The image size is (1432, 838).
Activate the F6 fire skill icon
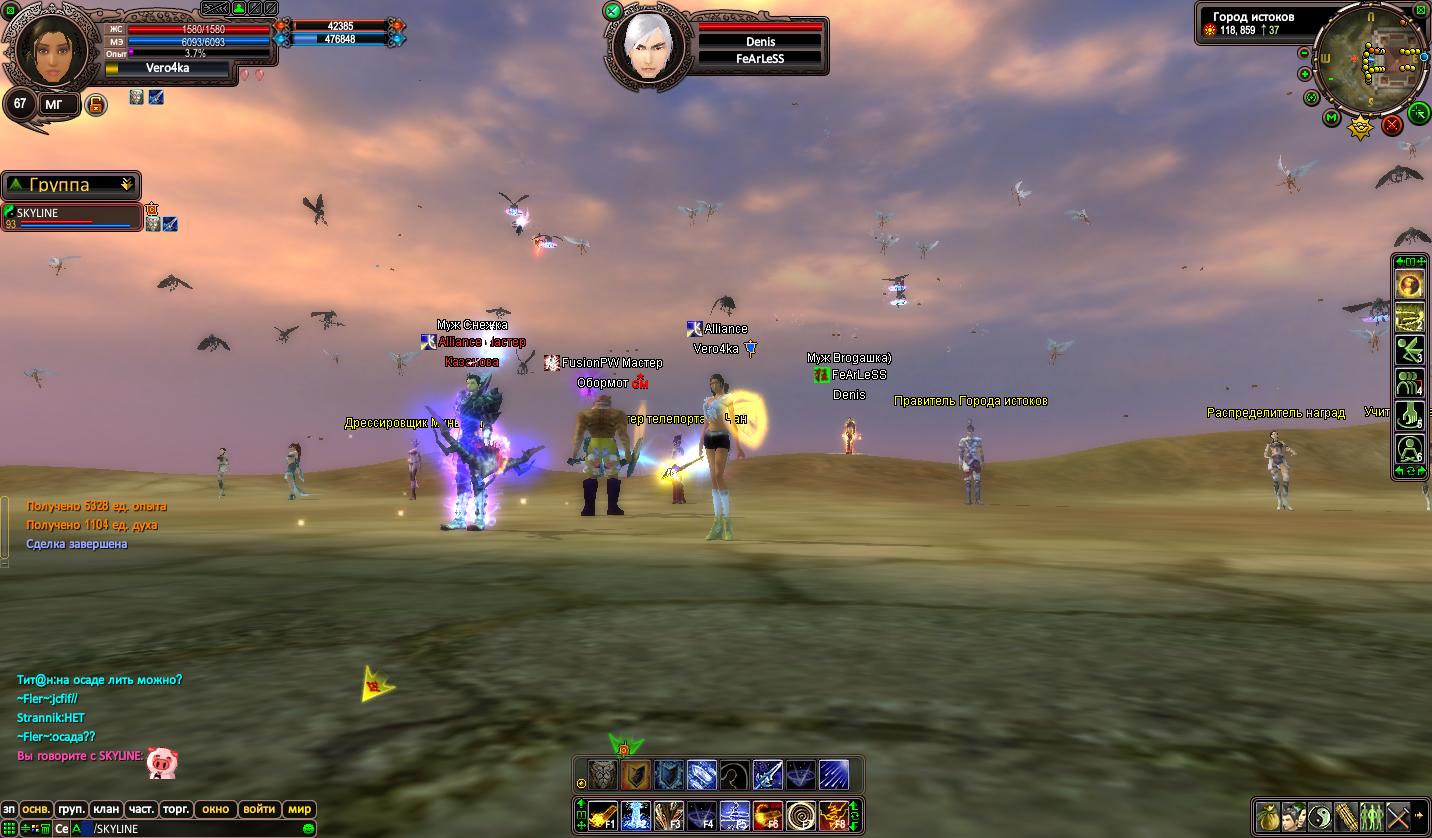[767, 817]
